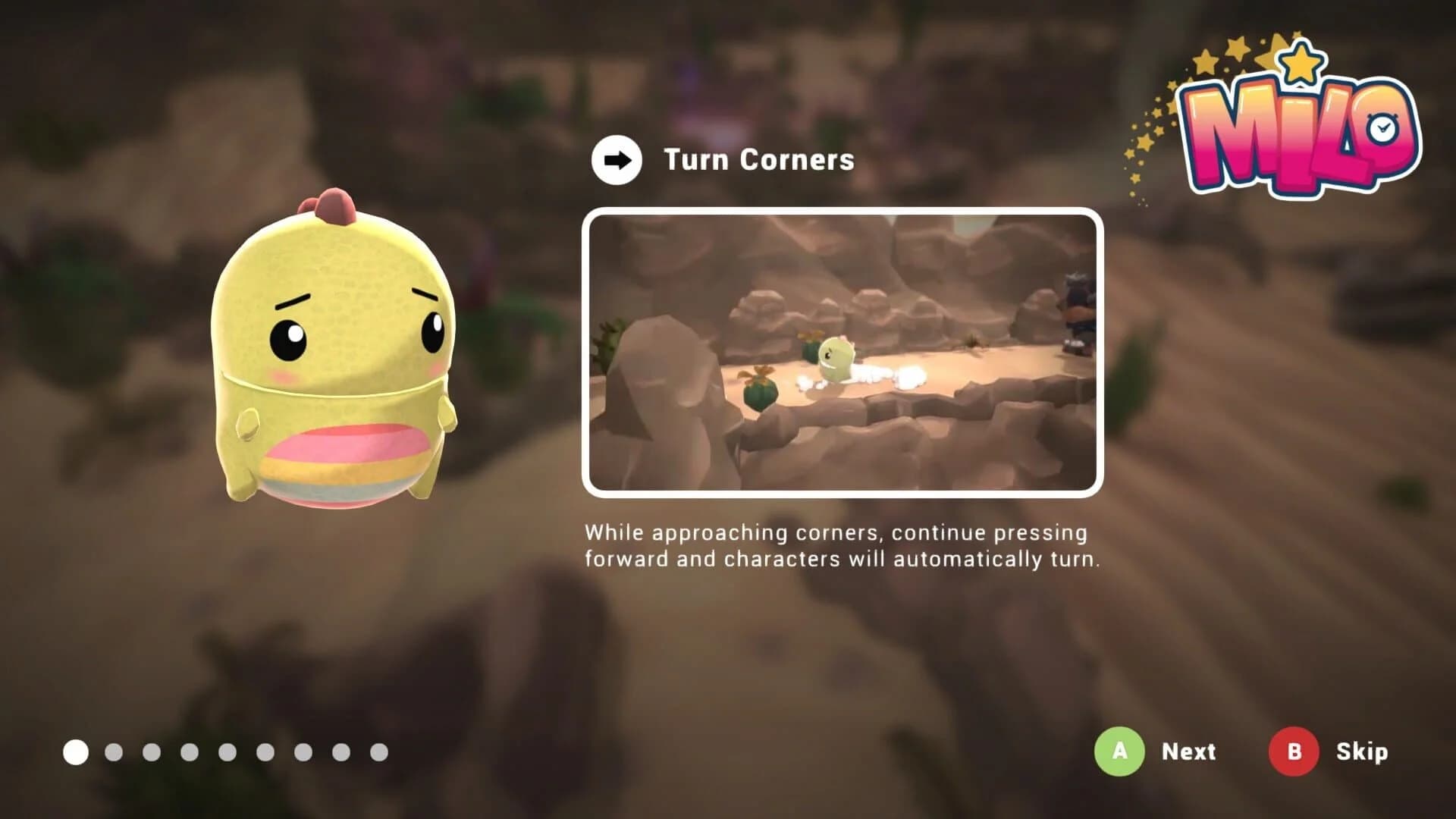
Task: Expand the Turn Corners tutorial video preview
Action: coord(842,353)
